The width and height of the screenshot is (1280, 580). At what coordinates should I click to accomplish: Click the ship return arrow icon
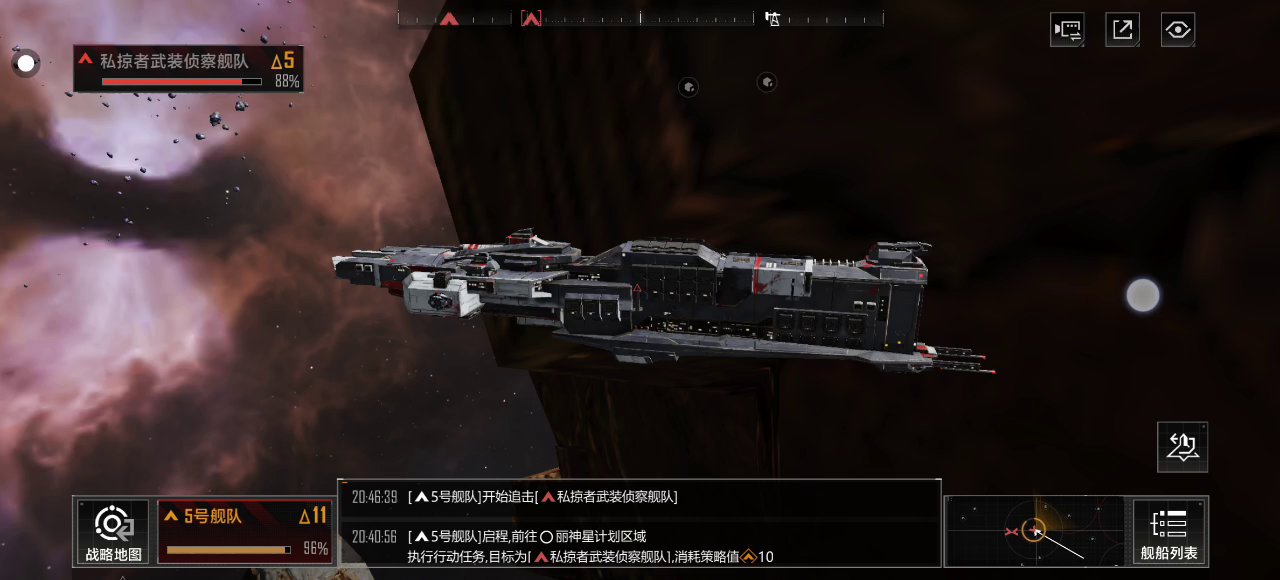coord(1182,447)
